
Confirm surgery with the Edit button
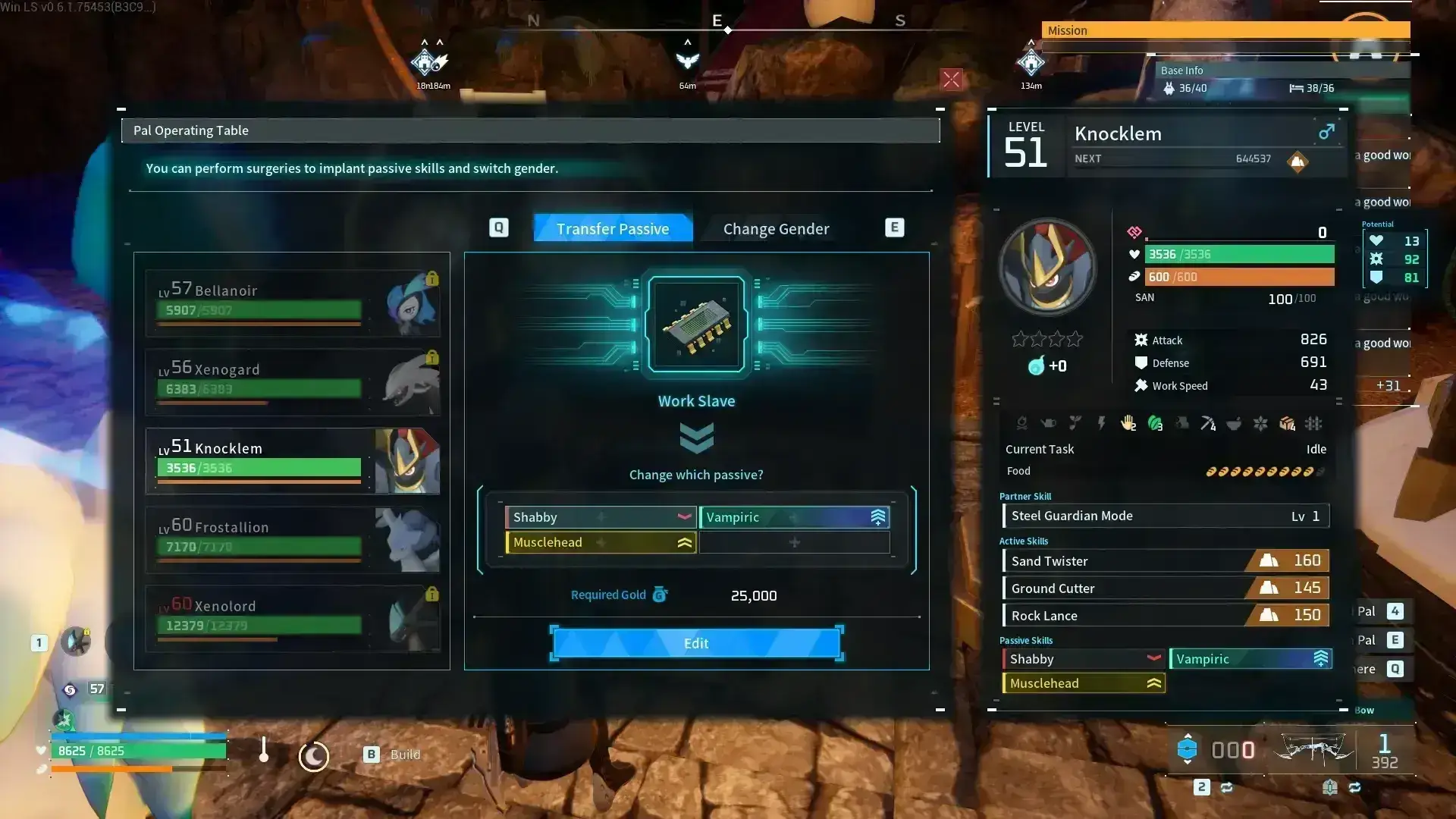pyautogui.click(x=696, y=643)
